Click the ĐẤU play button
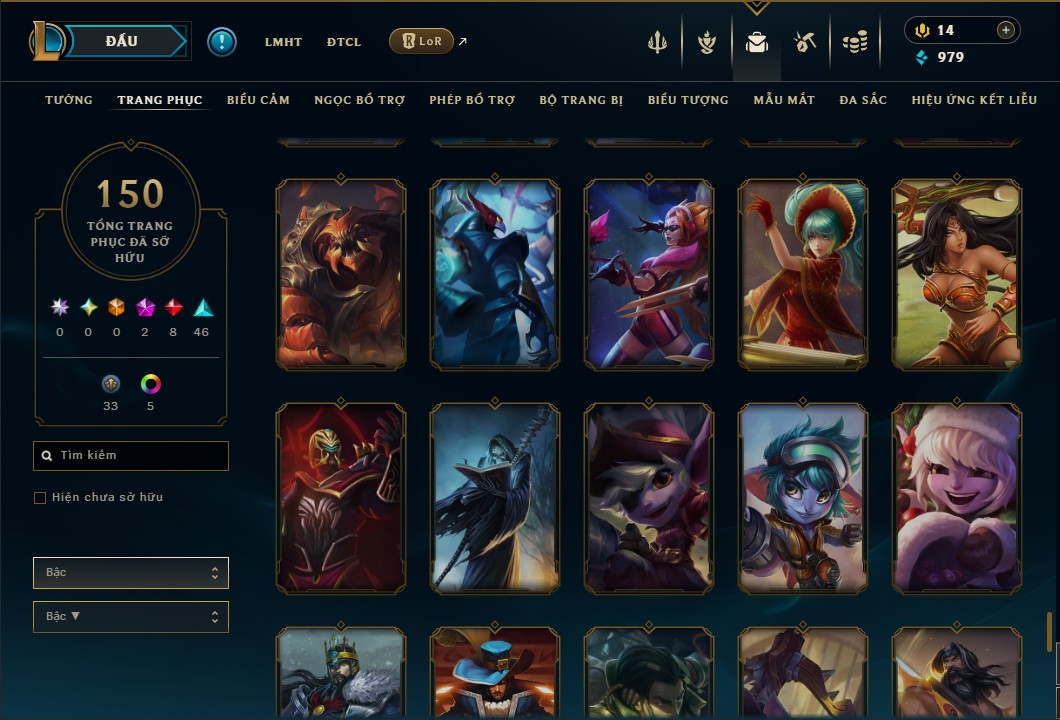Screen dimensions: 1060x720 click(x=122, y=41)
